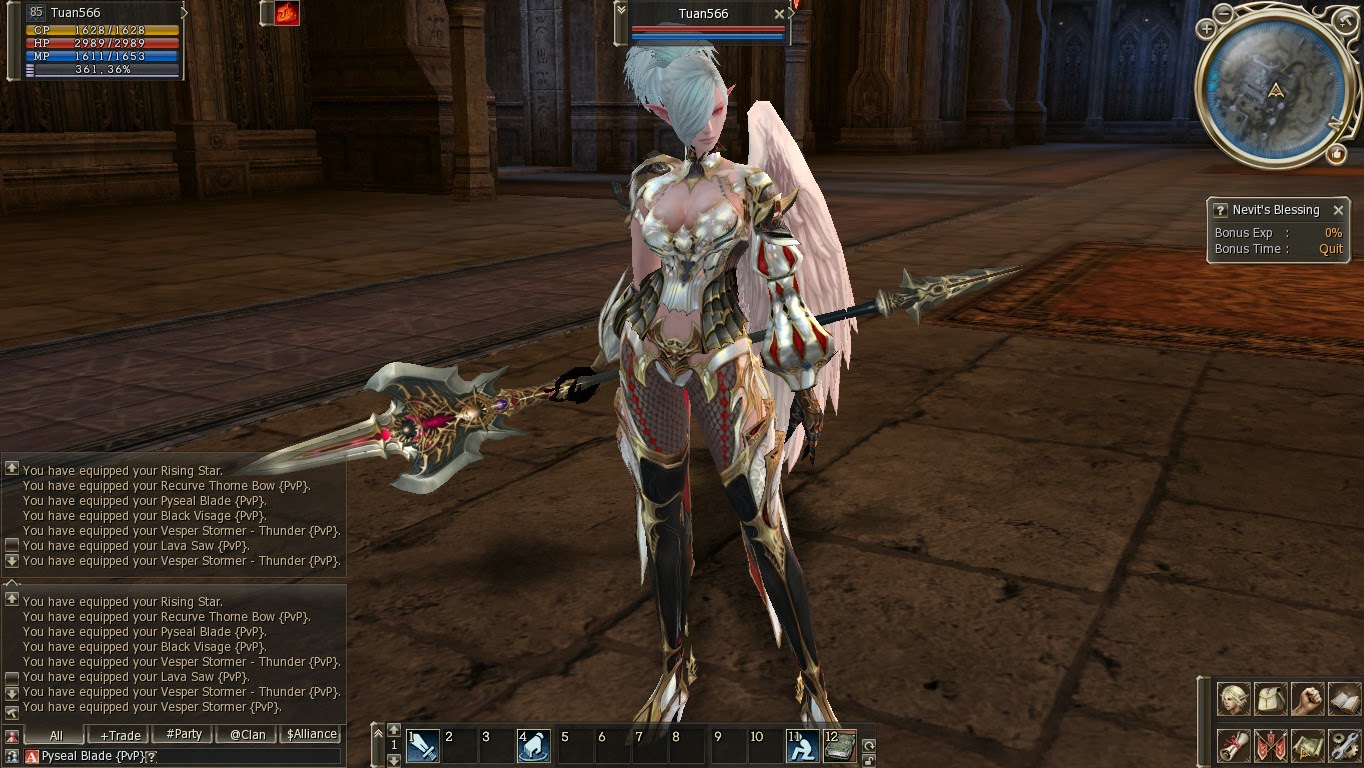1364x768 pixels.
Task: Click Quit on the Nevit's Blessing panel
Action: tap(1331, 248)
